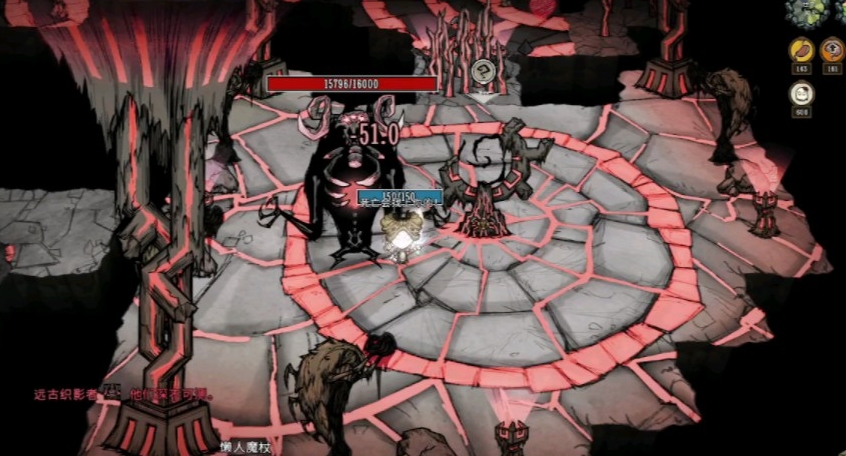Click the question mark icon beside boss health bar
The image size is (846, 456).
pyautogui.click(x=484, y=69)
